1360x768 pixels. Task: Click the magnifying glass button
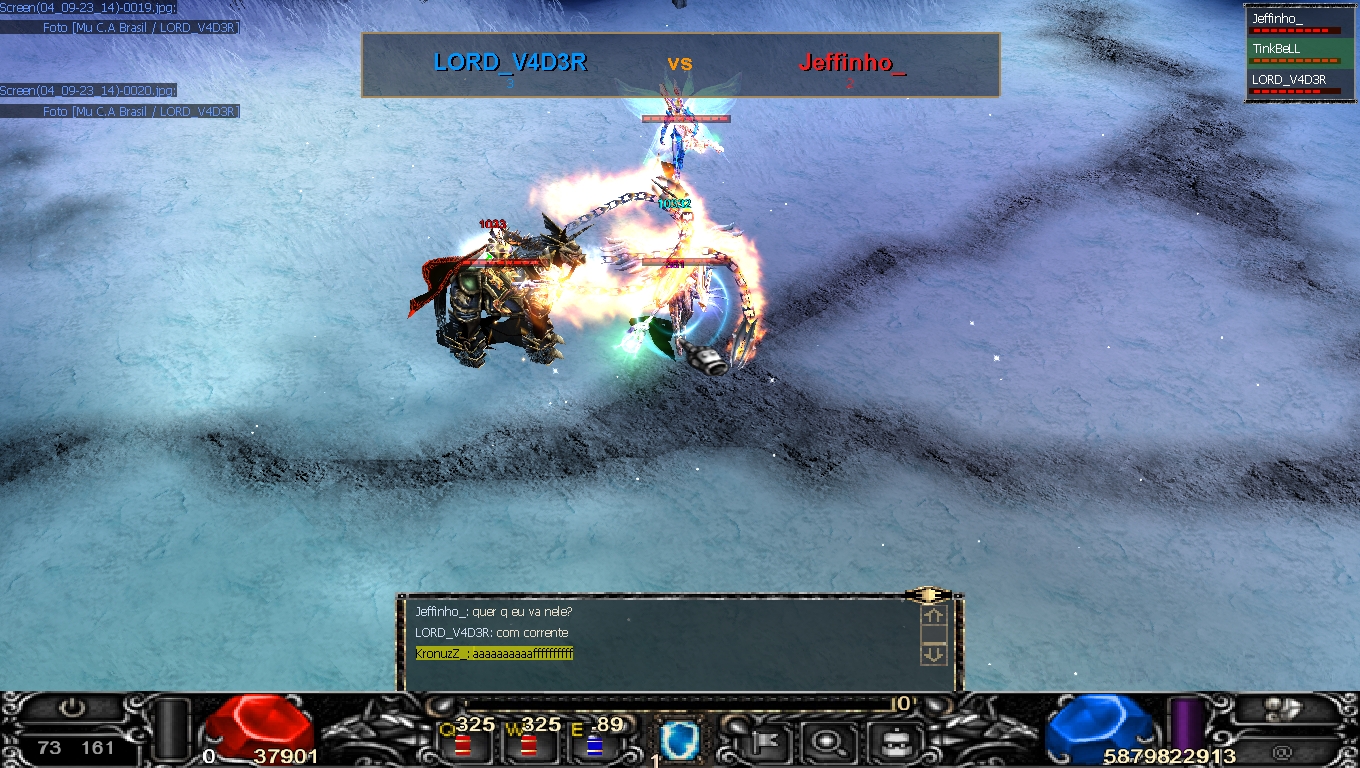[826, 741]
